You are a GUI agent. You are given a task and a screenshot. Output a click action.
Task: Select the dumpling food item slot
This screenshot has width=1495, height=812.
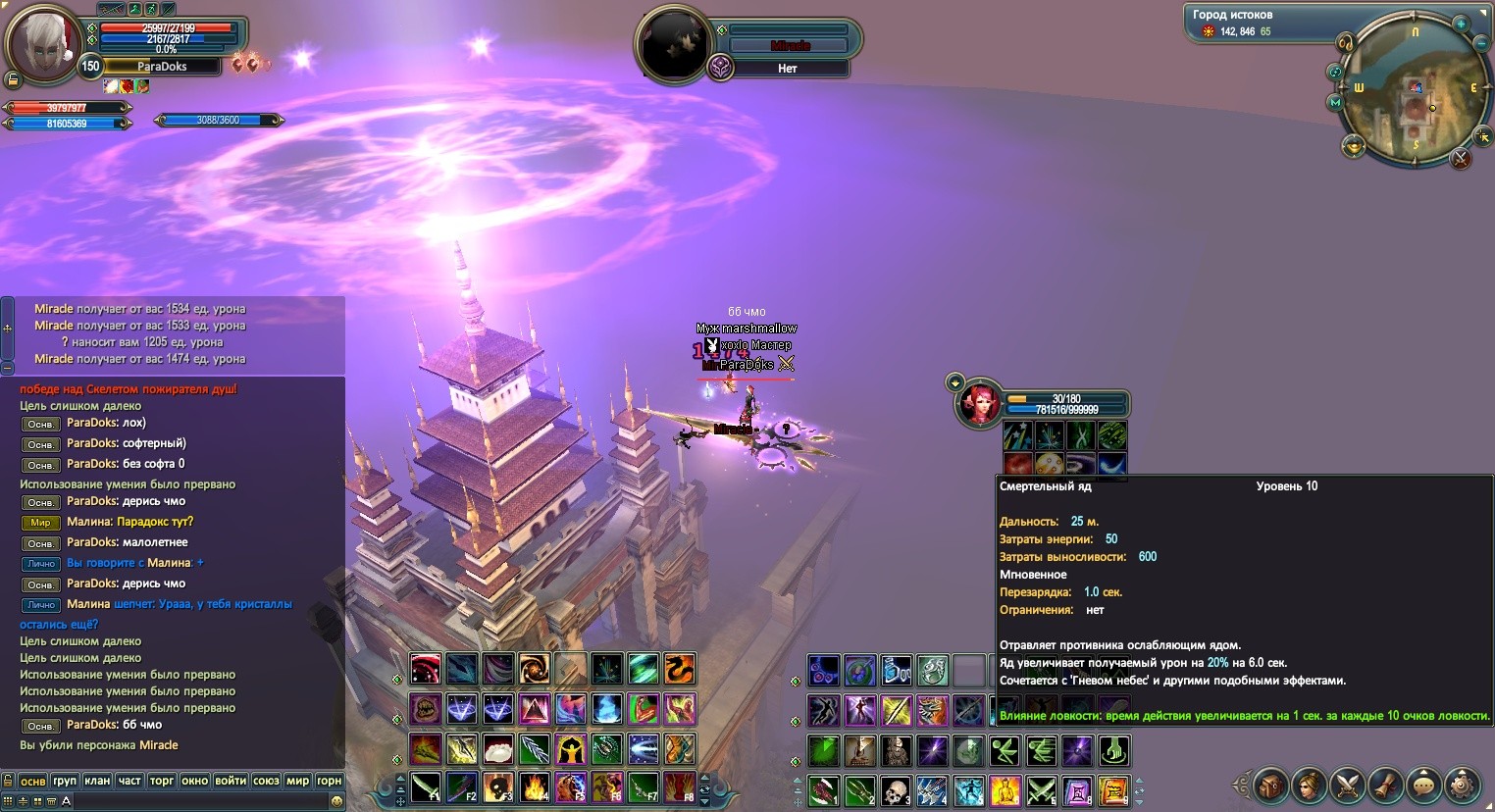497,749
